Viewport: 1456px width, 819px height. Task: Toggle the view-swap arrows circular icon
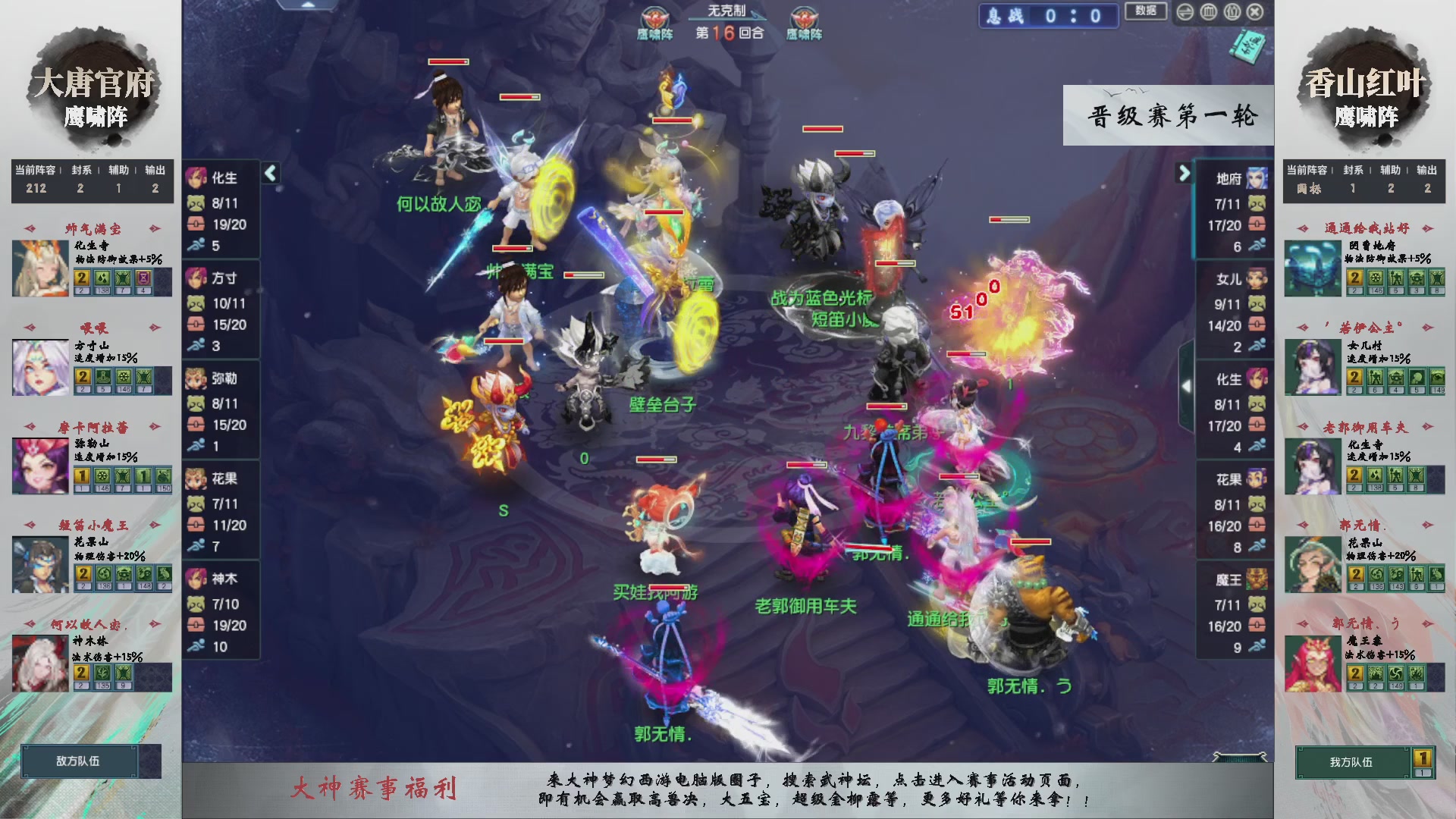click(x=1185, y=12)
